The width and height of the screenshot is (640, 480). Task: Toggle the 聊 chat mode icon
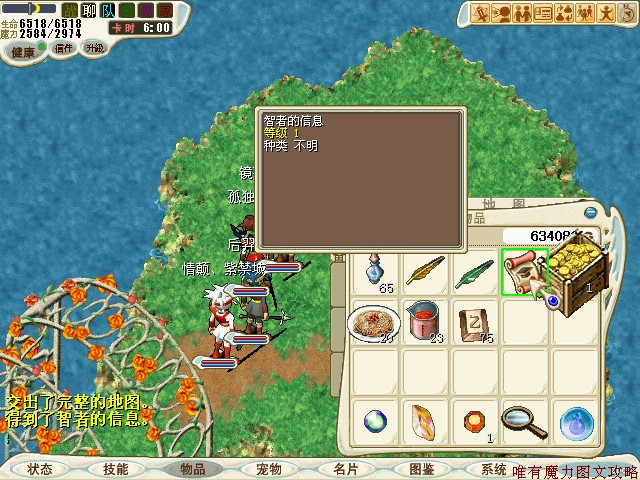coord(88,10)
